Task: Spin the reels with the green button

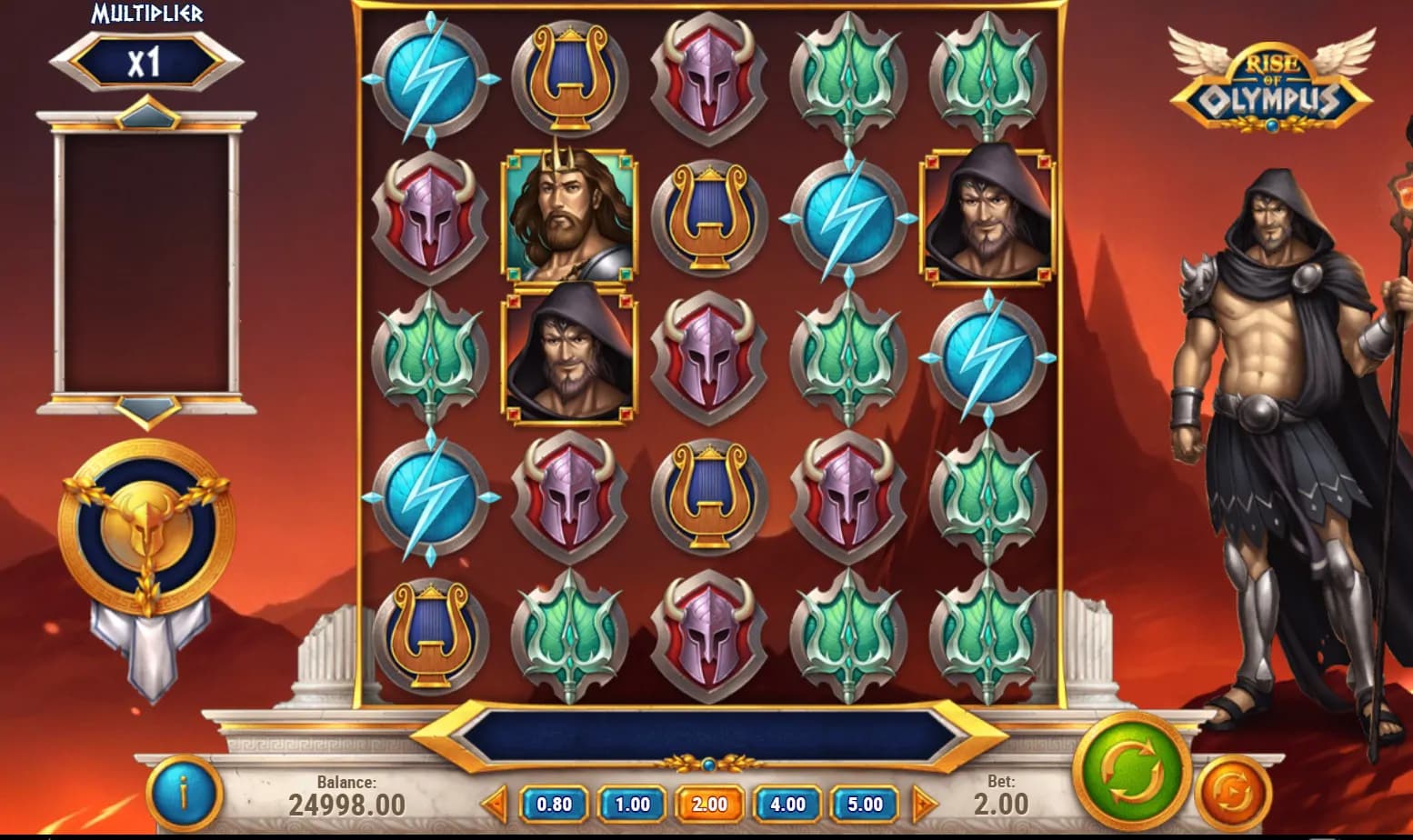Action: [1131, 773]
